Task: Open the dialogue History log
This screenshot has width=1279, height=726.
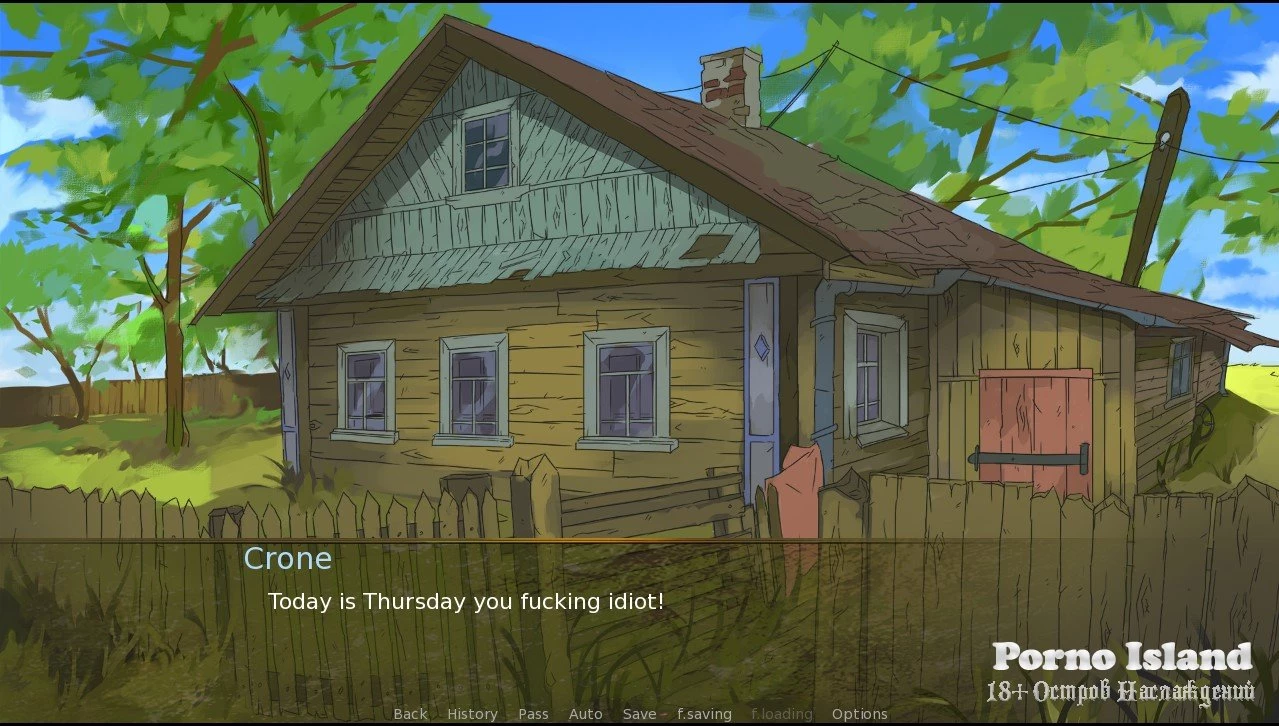Action: pos(472,714)
